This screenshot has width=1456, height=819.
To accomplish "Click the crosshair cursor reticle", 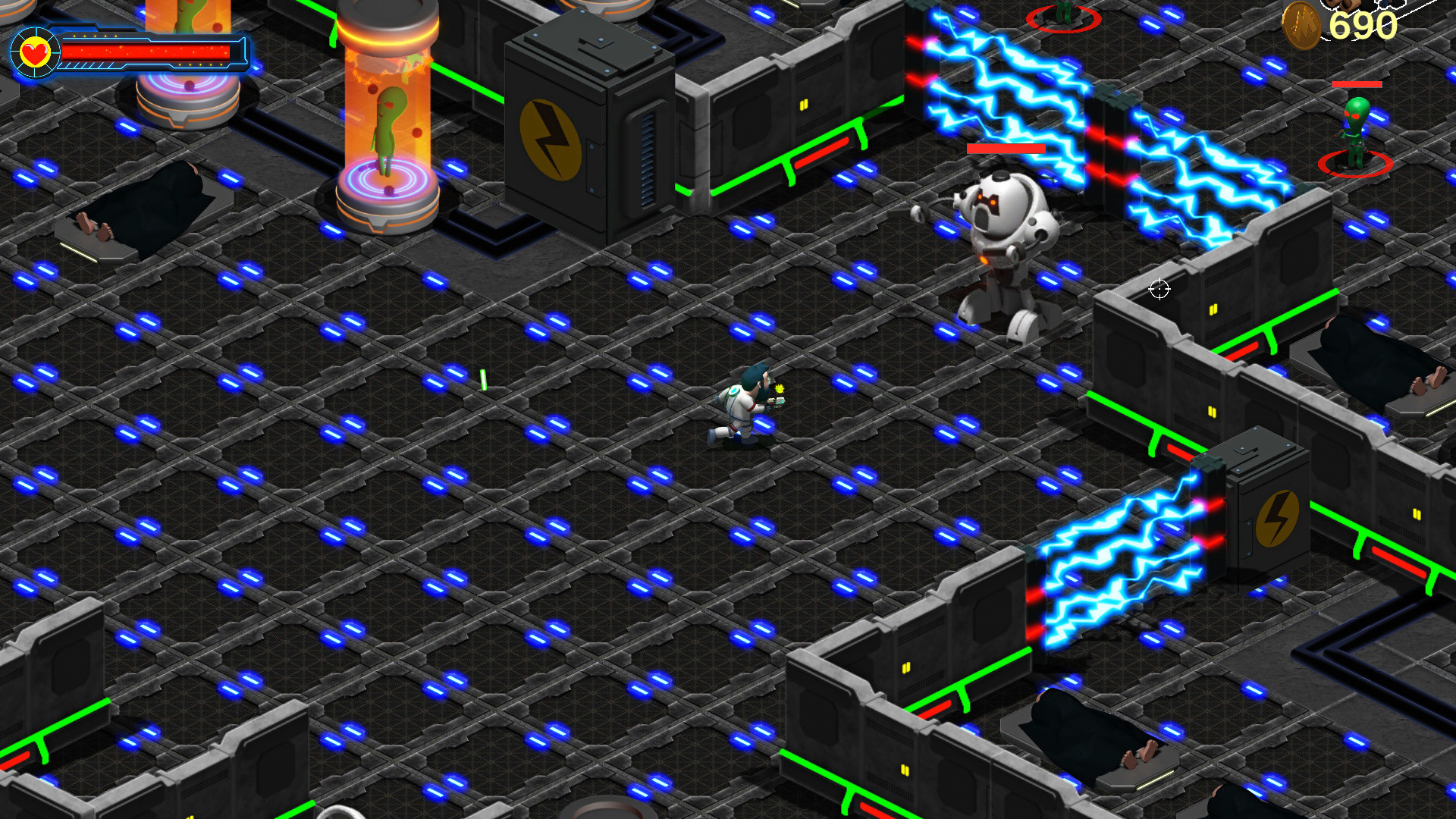I will coord(1158,289).
